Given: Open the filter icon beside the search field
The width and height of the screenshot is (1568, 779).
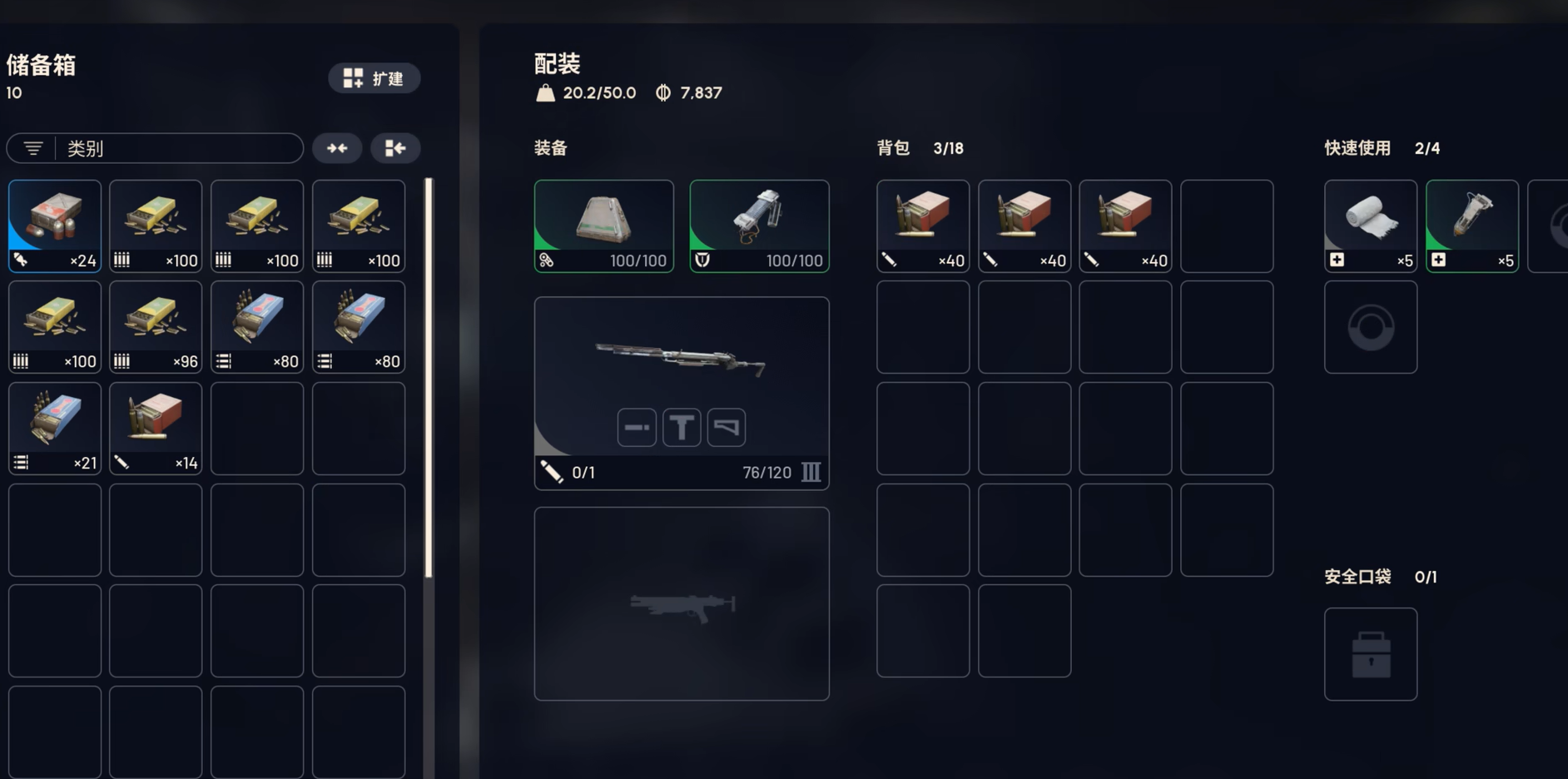Looking at the screenshot, I should click(32, 147).
